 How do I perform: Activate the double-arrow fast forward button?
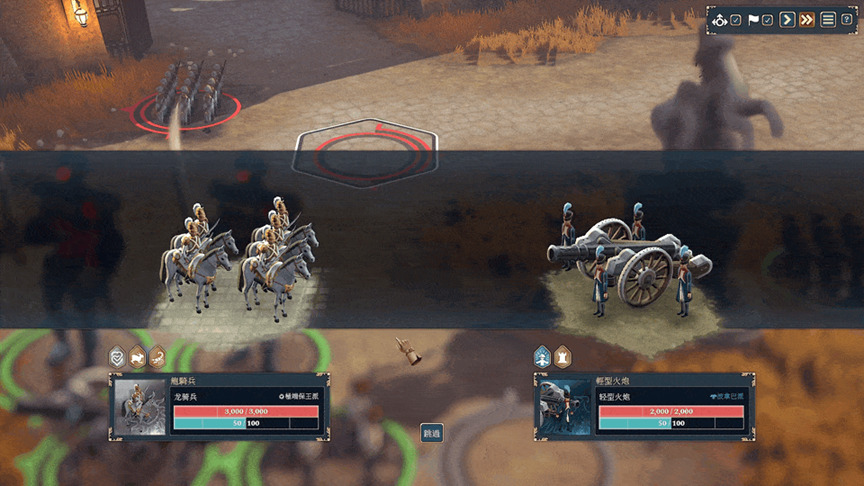point(807,20)
